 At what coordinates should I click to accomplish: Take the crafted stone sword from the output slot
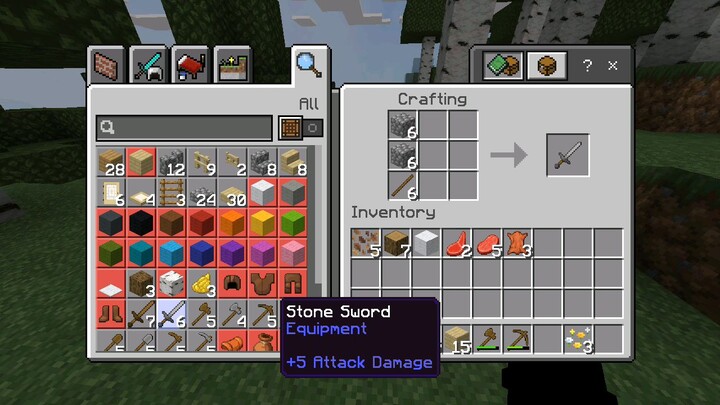click(x=567, y=155)
